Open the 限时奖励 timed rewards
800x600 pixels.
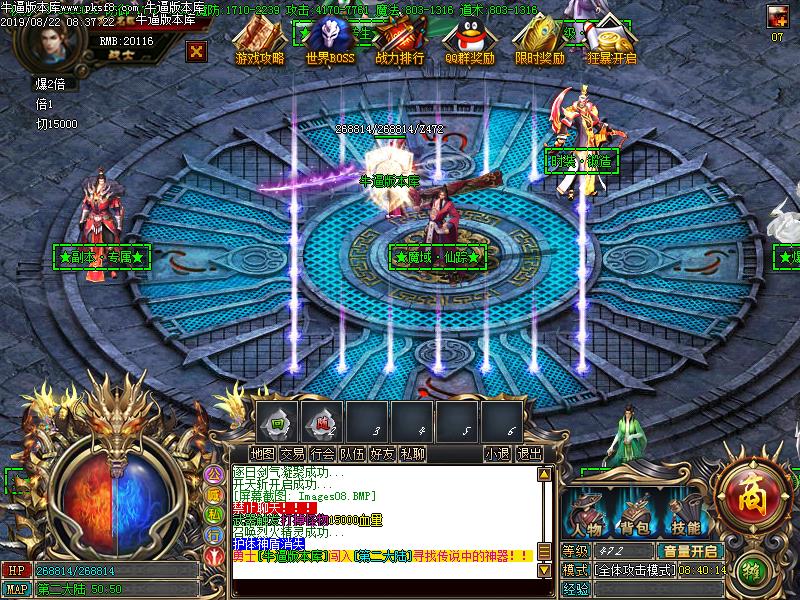pyautogui.click(x=538, y=42)
